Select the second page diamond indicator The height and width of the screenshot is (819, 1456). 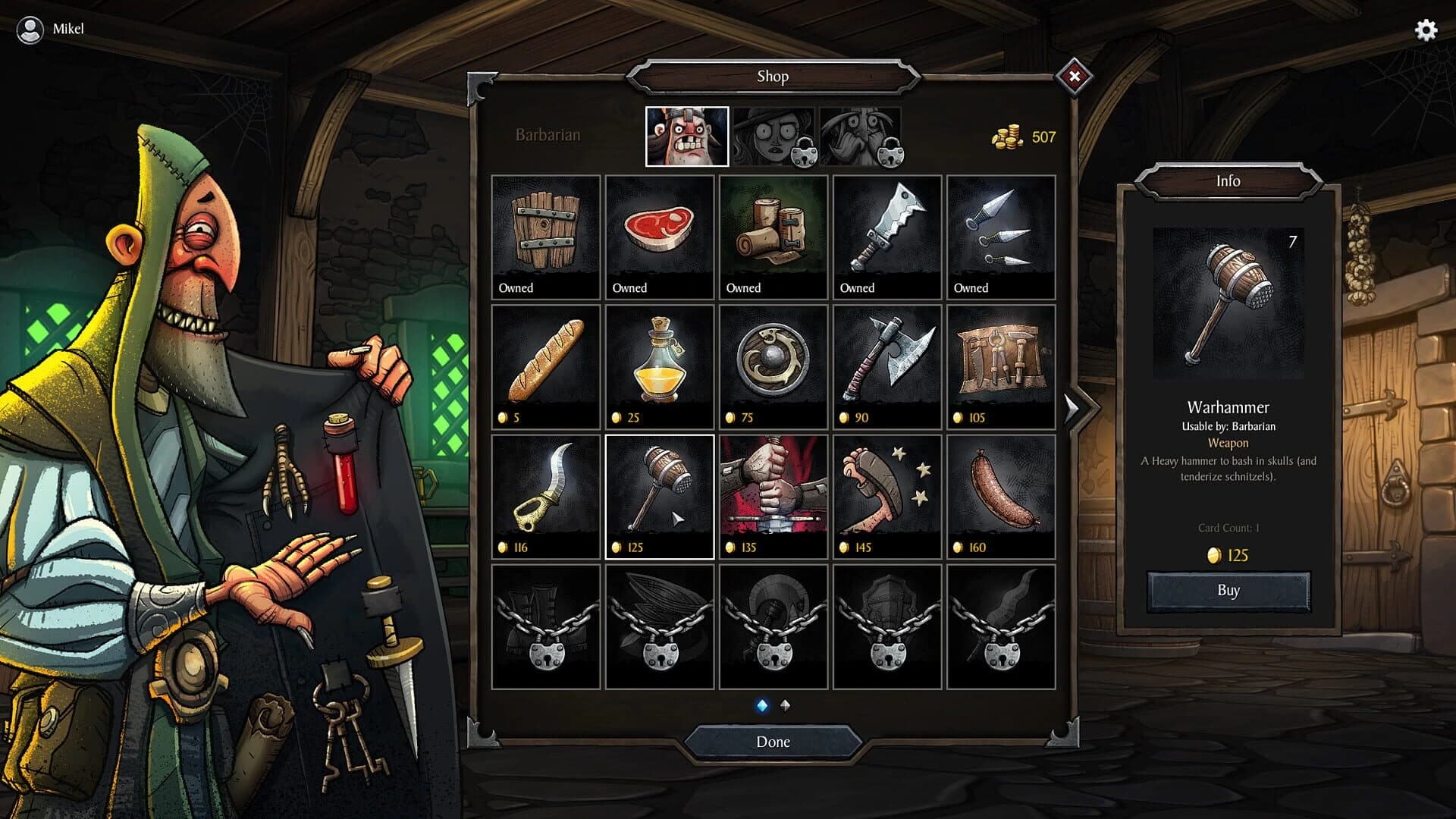coord(785,704)
